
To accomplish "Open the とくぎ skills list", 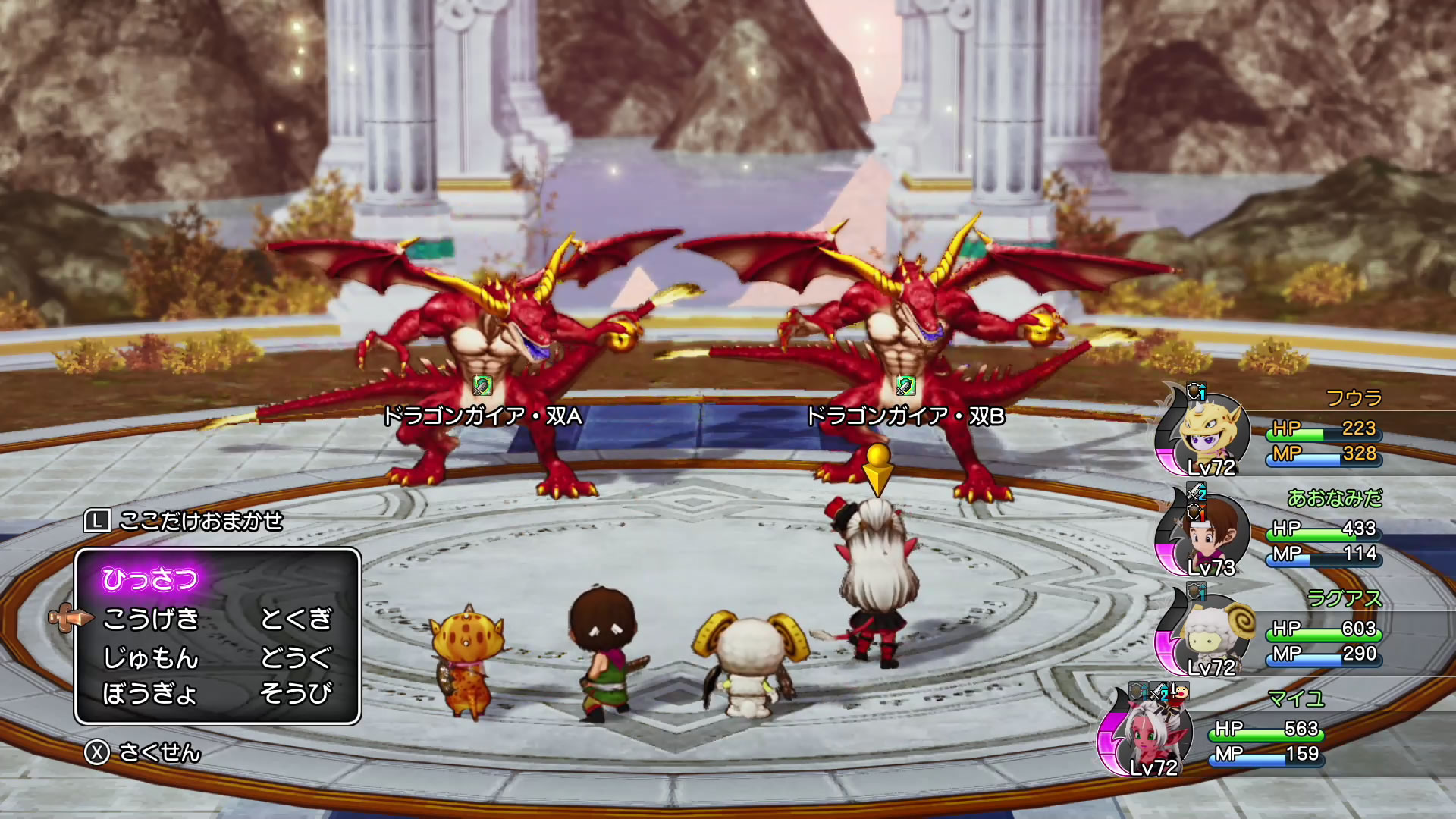I will pyautogui.click(x=296, y=619).
